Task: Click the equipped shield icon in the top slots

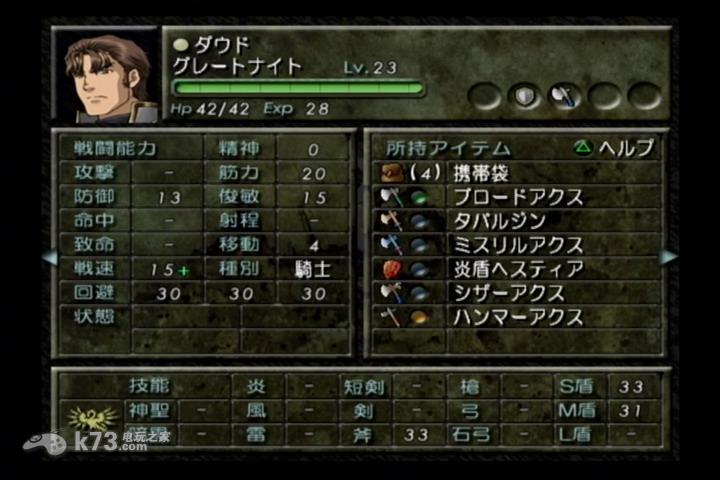Action: (524, 96)
